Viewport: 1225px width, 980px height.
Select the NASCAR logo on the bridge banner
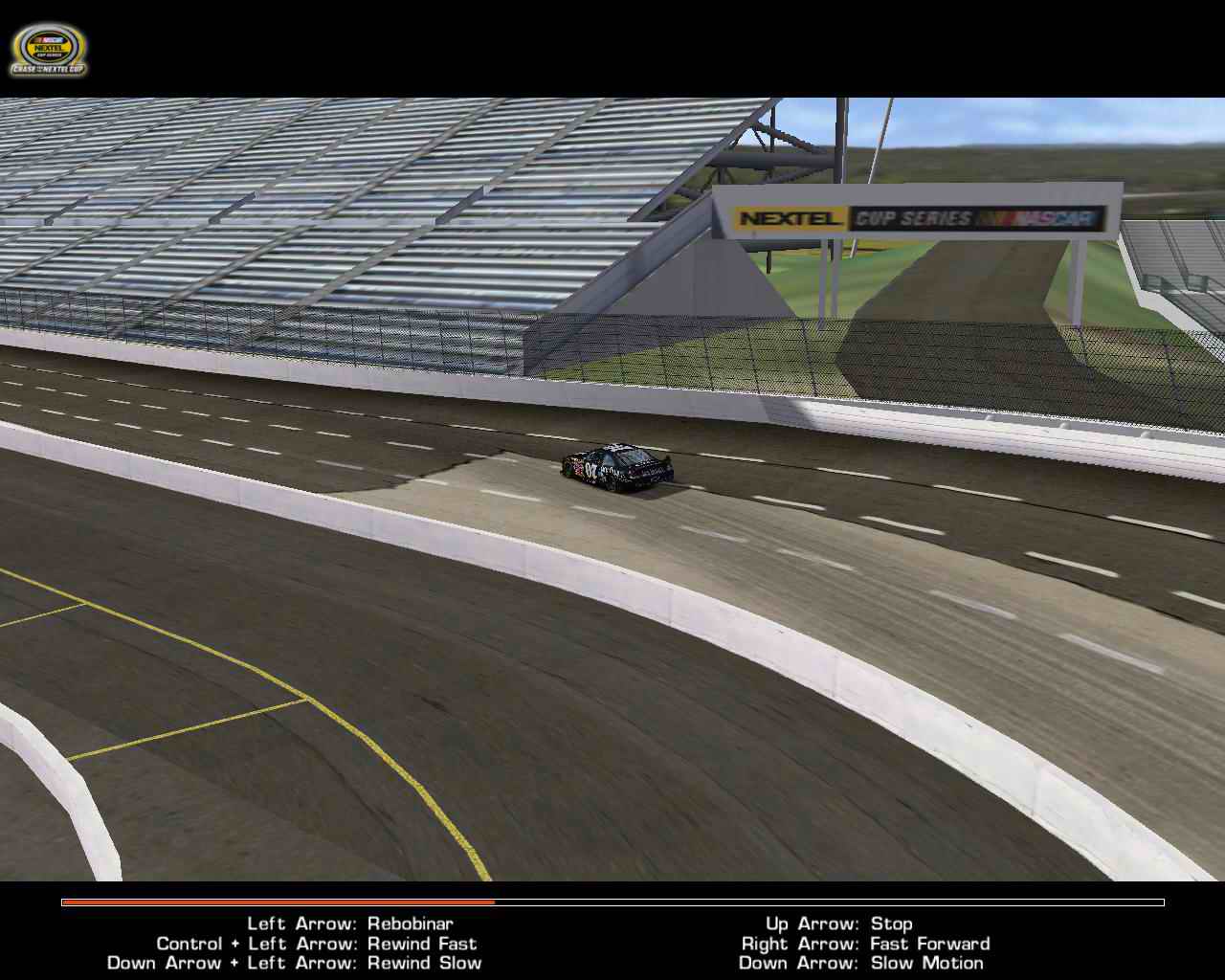tap(1038, 218)
